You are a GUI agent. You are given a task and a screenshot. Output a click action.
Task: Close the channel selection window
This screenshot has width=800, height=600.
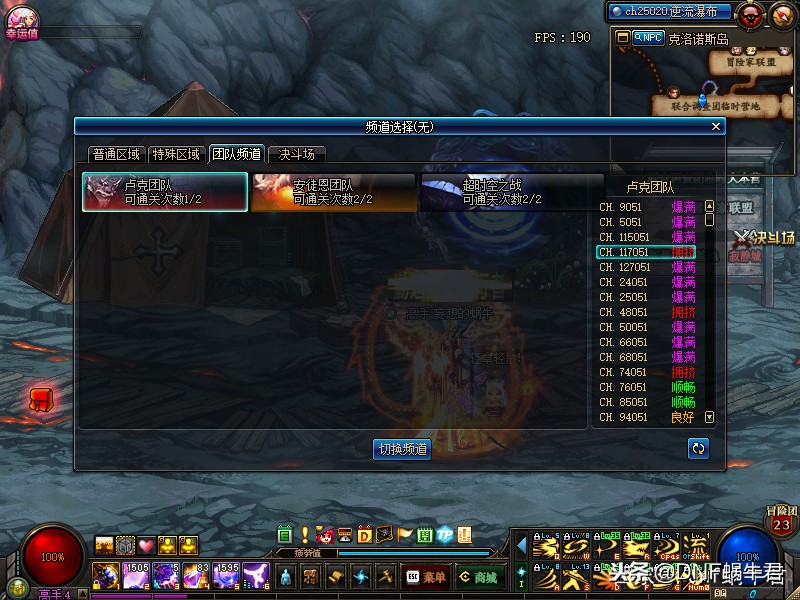715,127
